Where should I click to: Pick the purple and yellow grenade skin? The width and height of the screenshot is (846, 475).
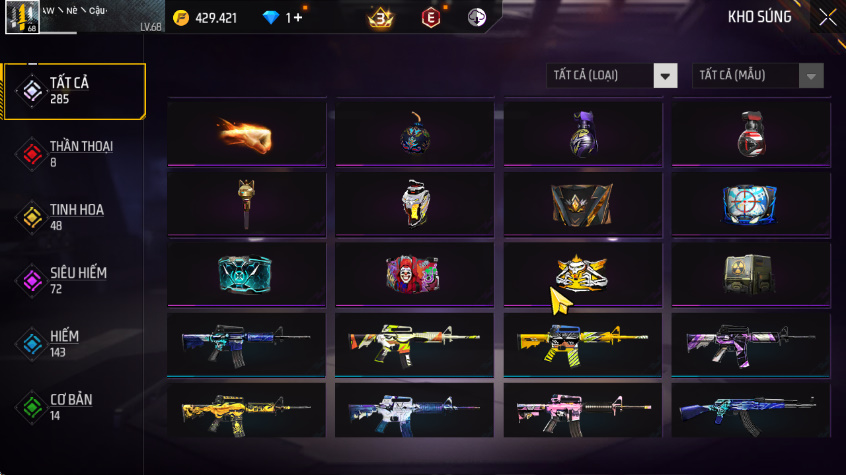click(x=583, y=132)
